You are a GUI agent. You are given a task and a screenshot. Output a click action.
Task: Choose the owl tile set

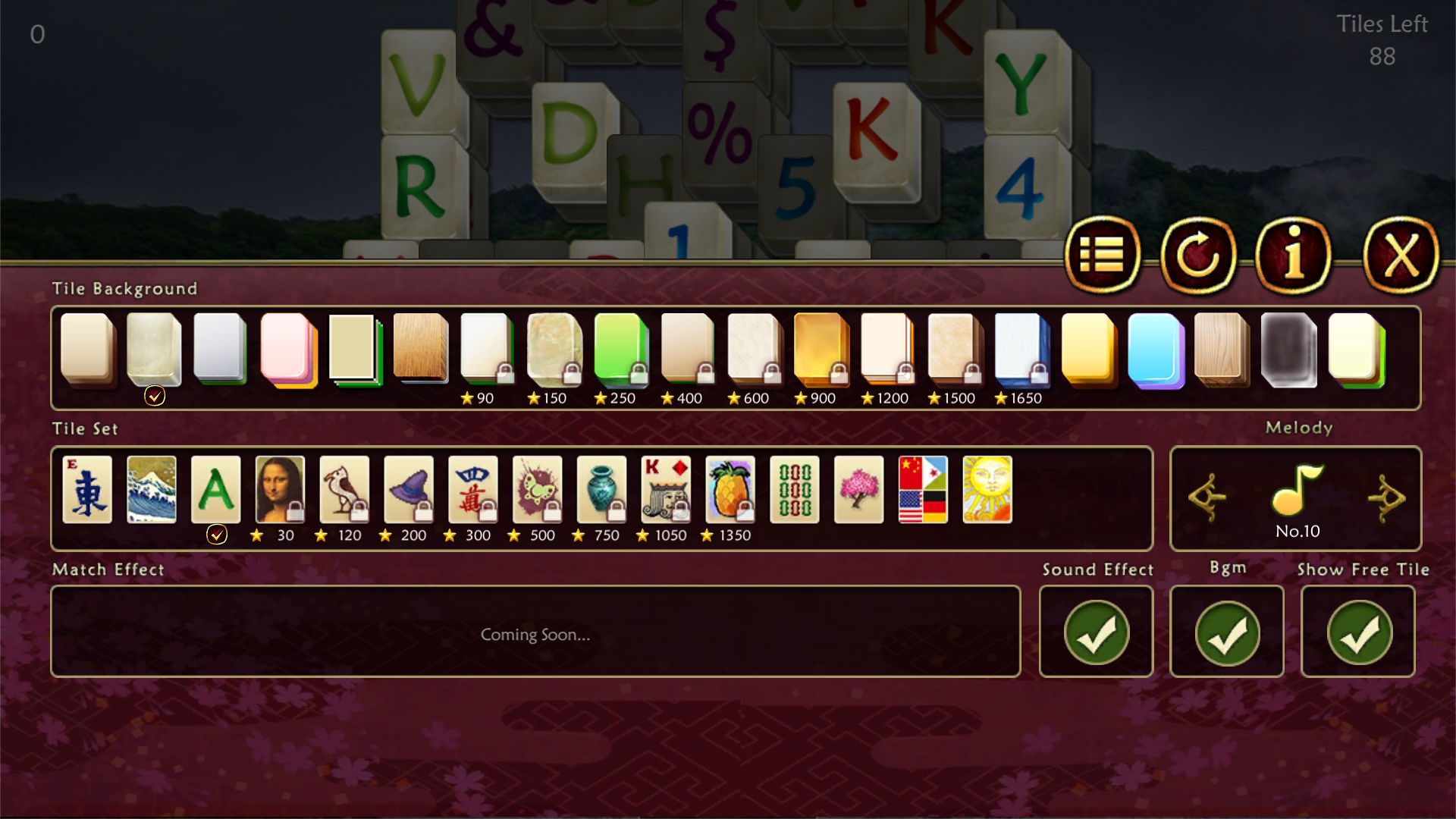[342, 490]
